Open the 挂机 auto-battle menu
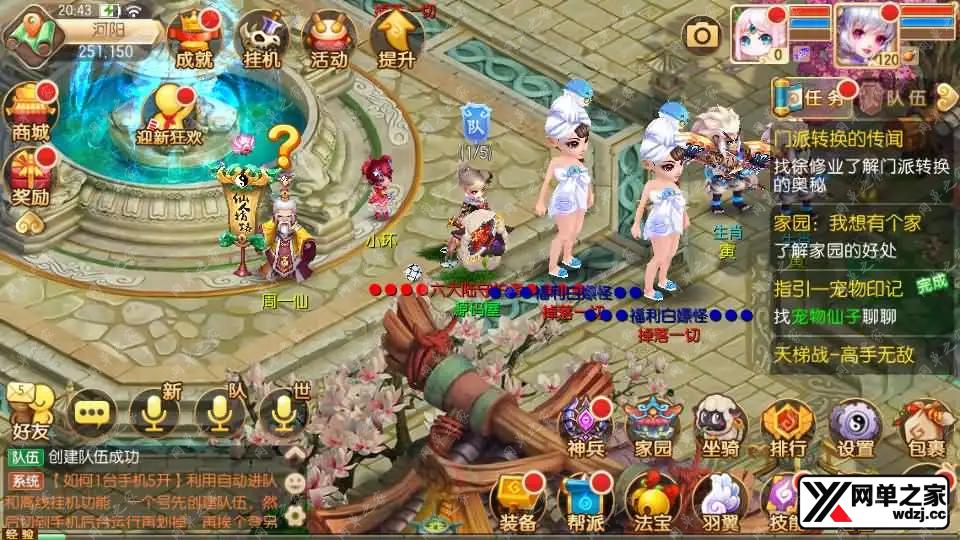The image size is (960, 540). [261, 40]
